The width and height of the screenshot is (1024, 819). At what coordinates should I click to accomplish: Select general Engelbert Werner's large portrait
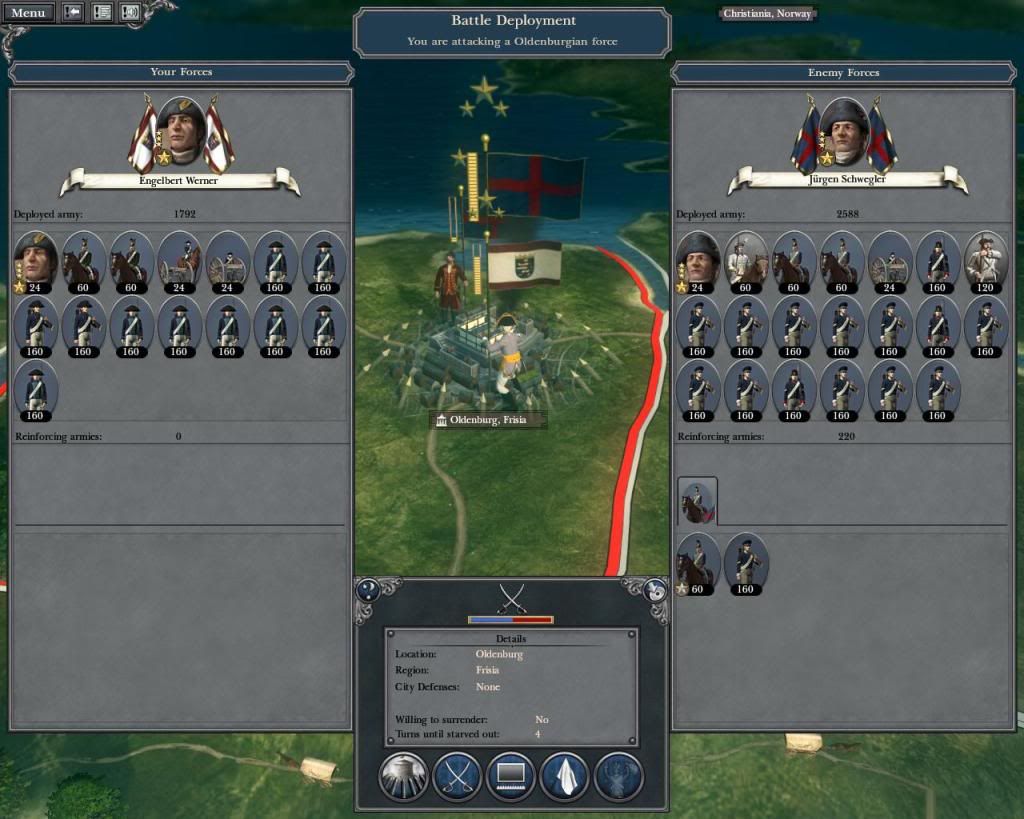181,132
